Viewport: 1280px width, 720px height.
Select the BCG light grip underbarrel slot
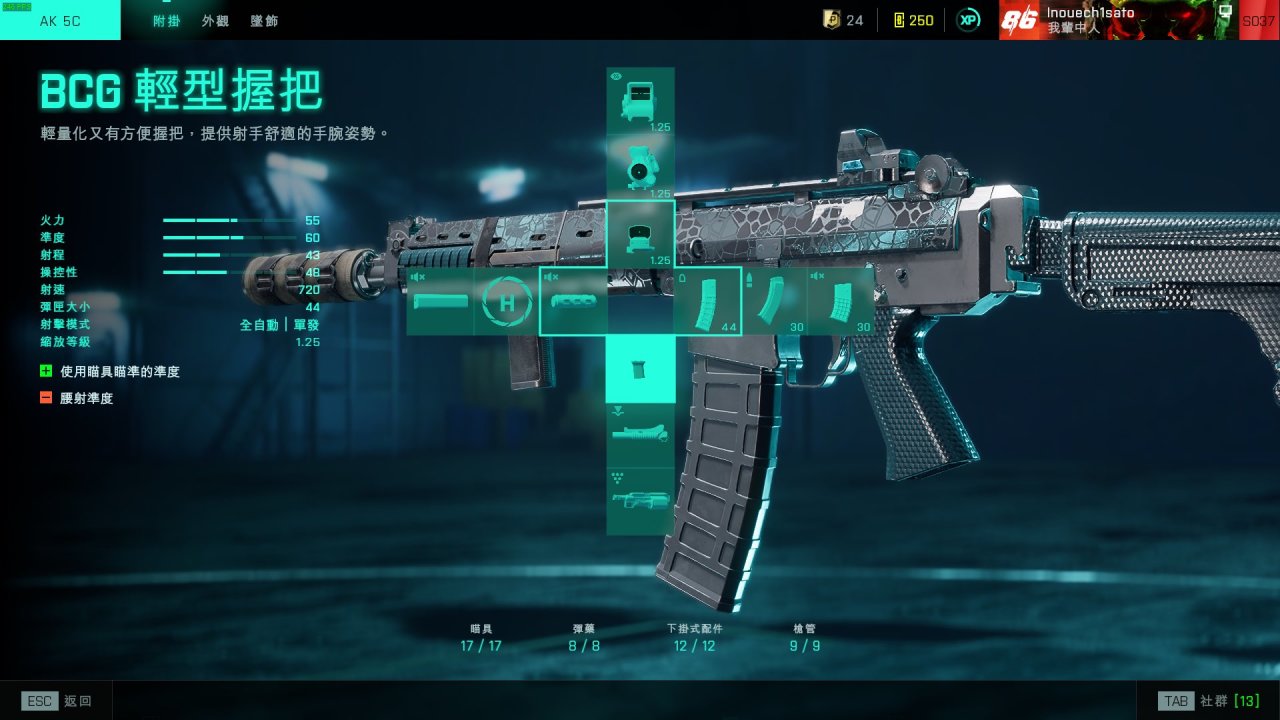640,369
